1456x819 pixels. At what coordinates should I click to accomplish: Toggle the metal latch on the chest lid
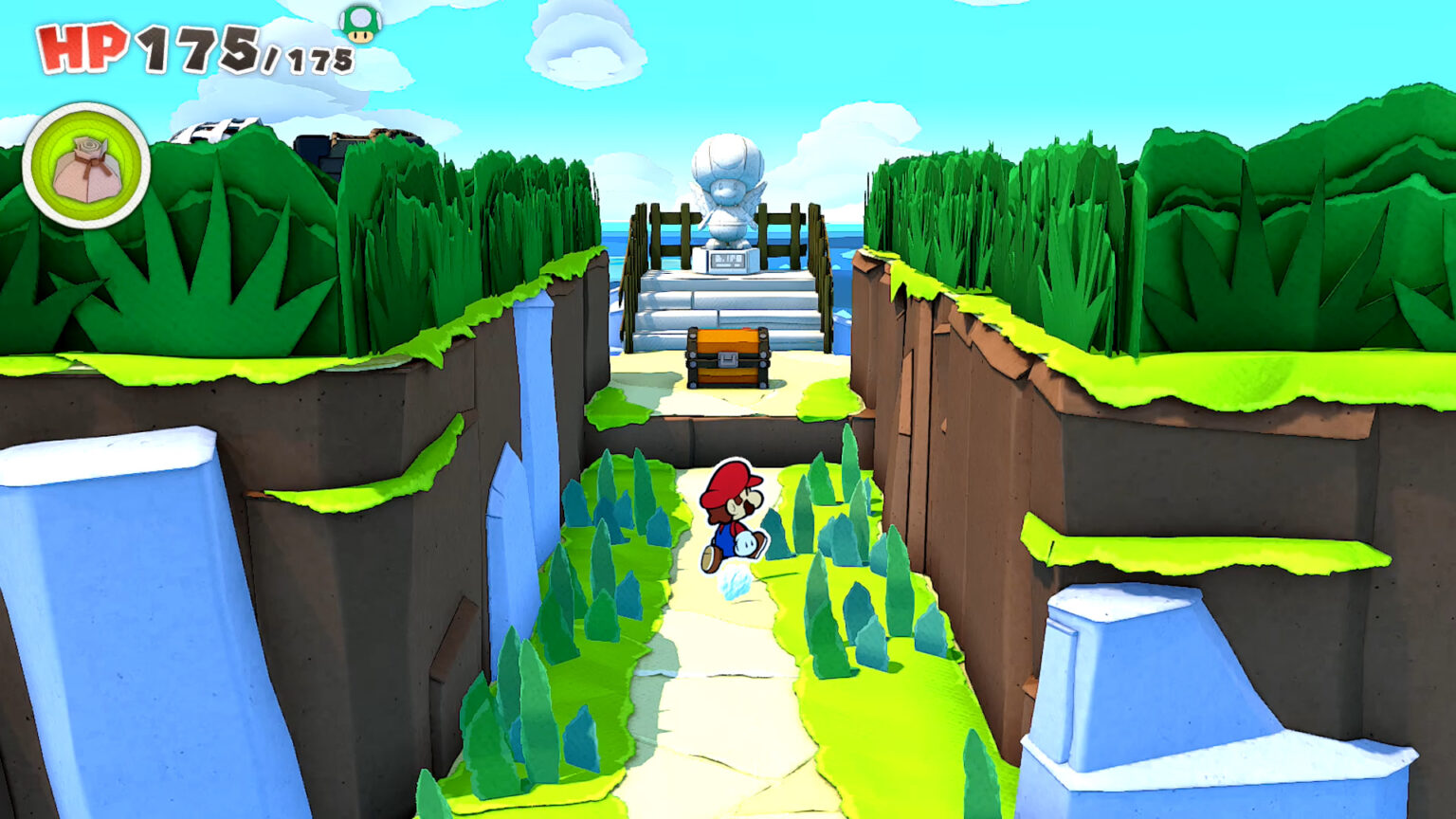pyautogui.click(x=727, y=358)
